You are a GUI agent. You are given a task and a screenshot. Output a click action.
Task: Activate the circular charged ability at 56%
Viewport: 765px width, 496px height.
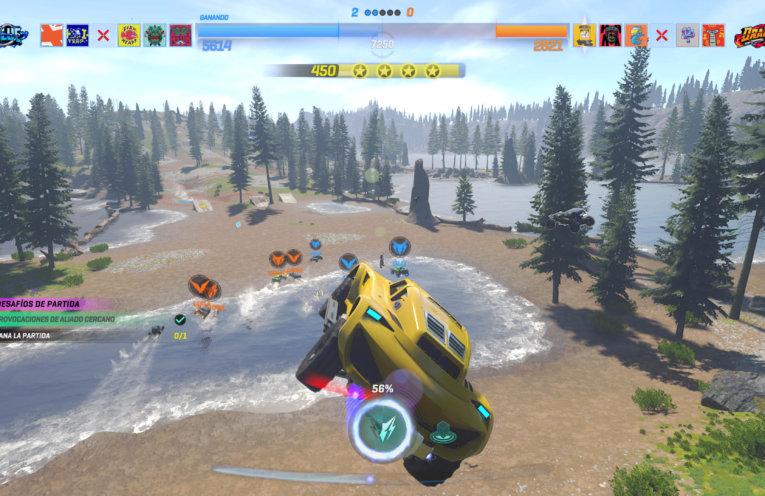pos(382,428)
